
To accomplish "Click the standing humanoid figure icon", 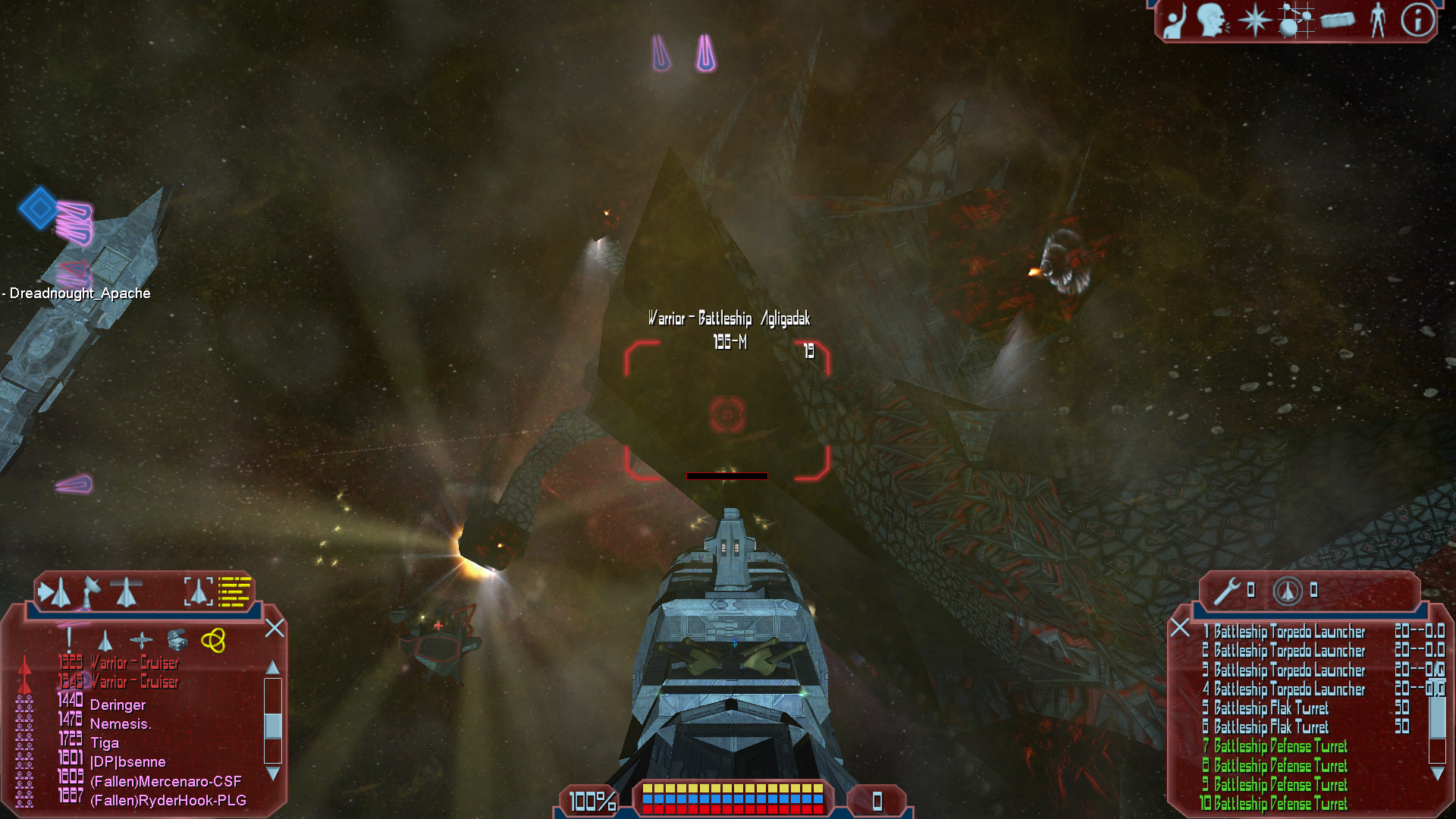I will 1378,20.
